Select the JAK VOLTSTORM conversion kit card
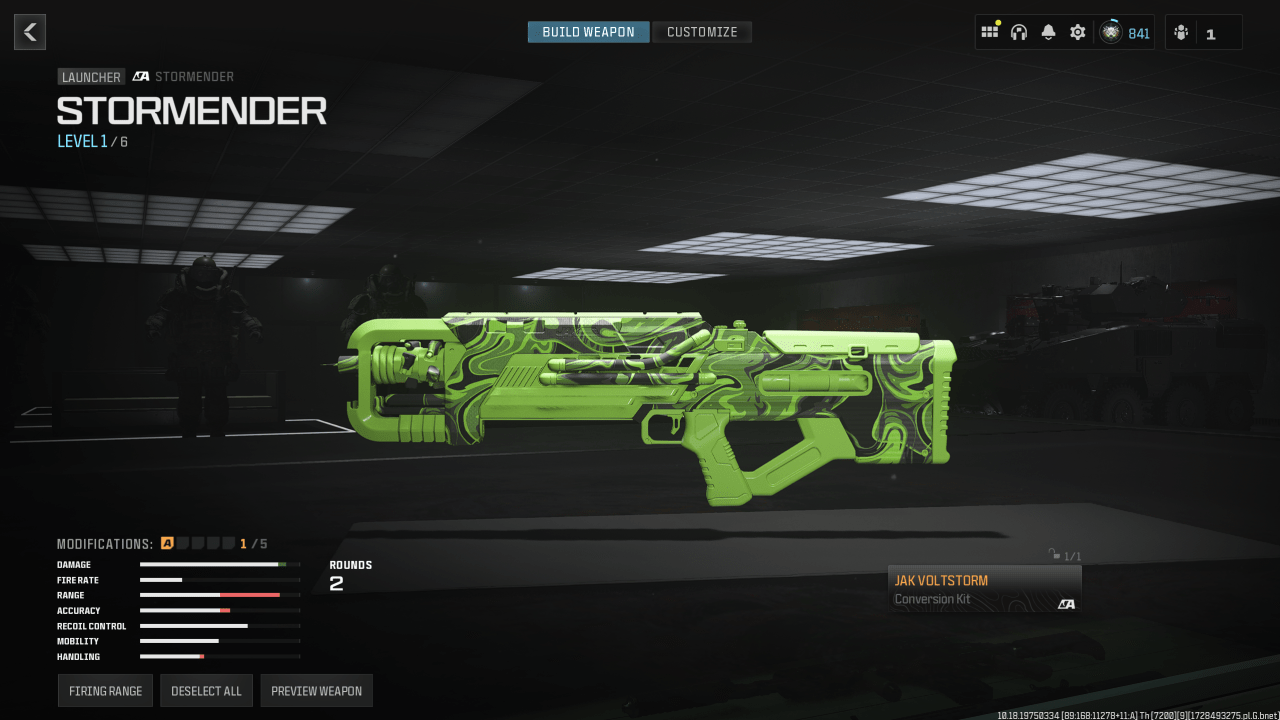The width and height of the screenshot is (1280, 720). click(984, 588)
